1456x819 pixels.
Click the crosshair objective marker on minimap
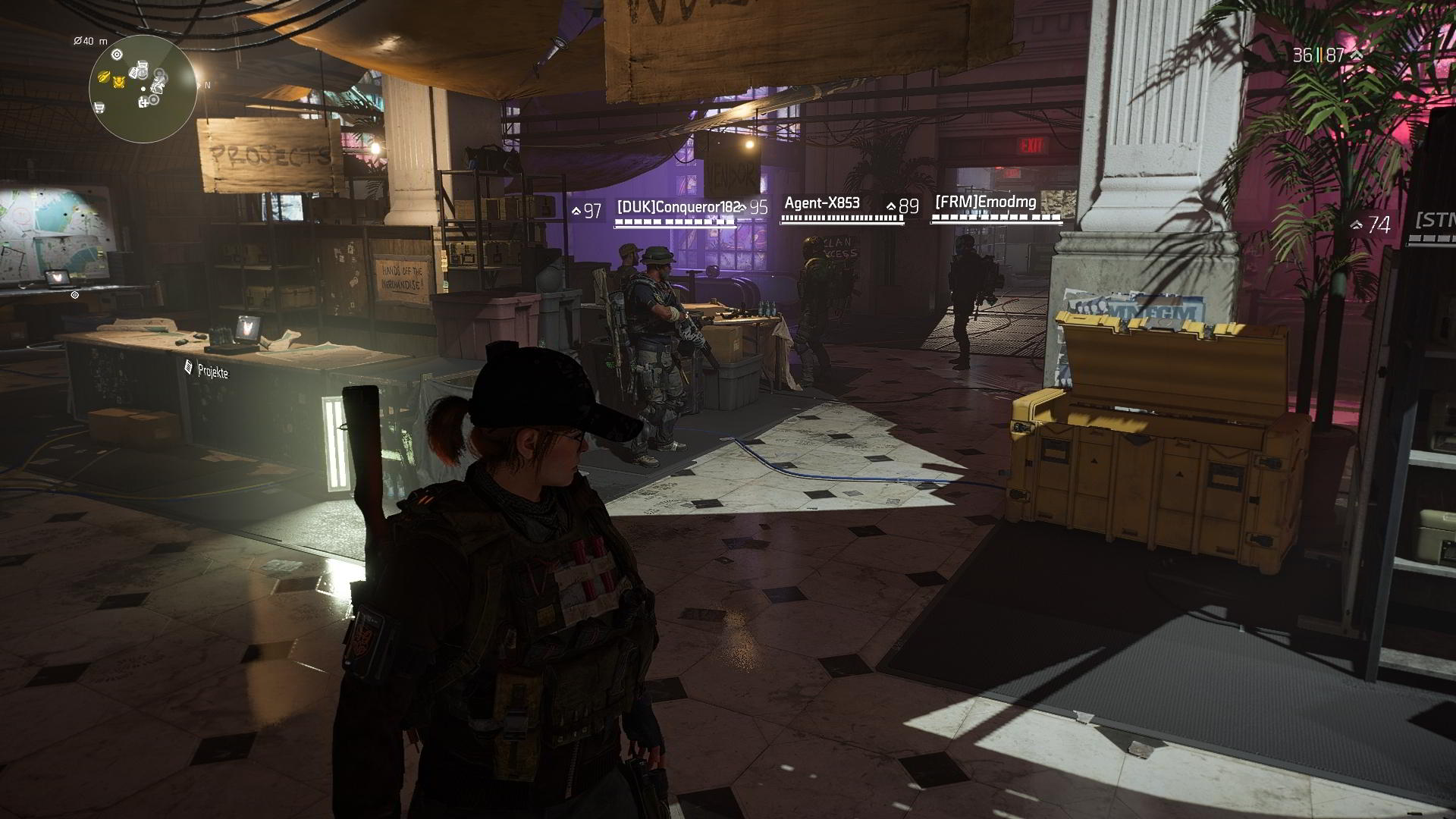[x=117, y=55]
